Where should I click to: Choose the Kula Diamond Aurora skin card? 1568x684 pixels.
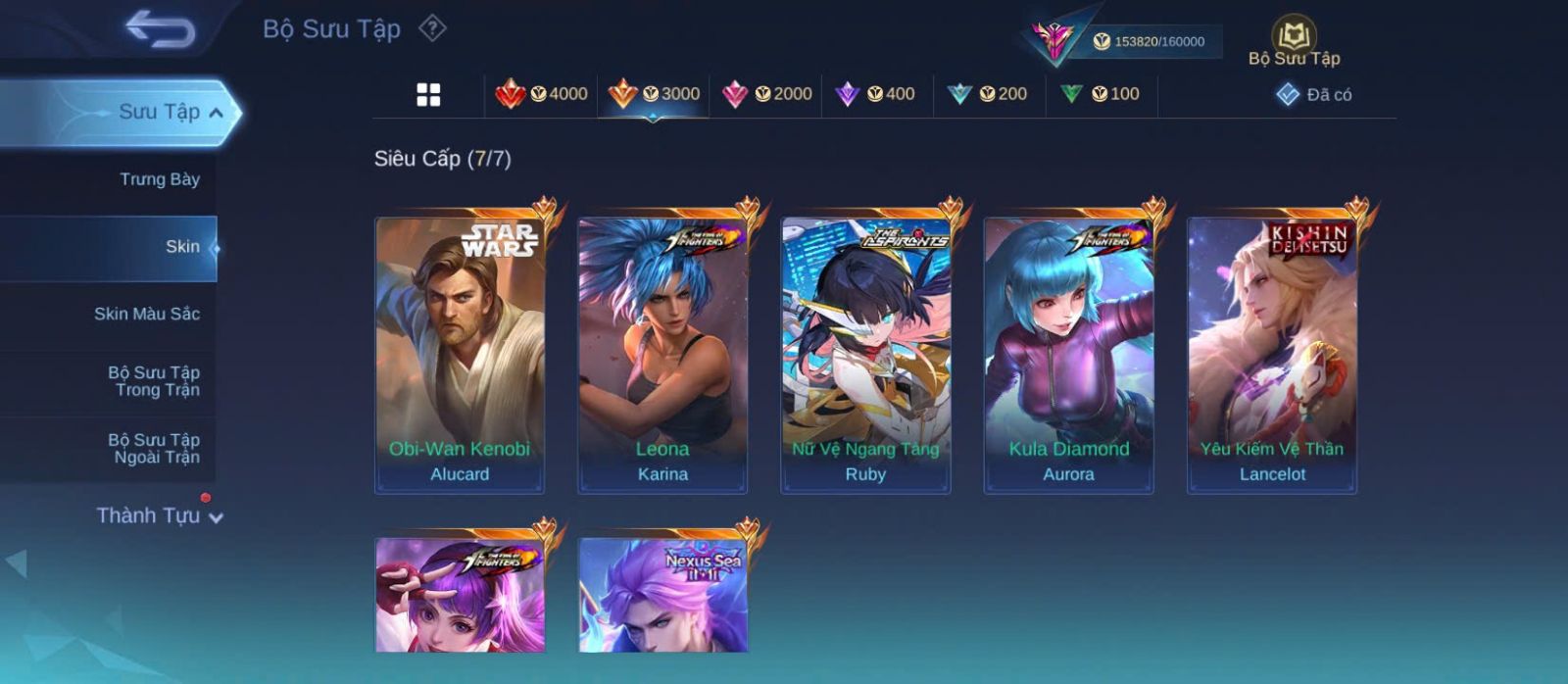(1068, 355)
